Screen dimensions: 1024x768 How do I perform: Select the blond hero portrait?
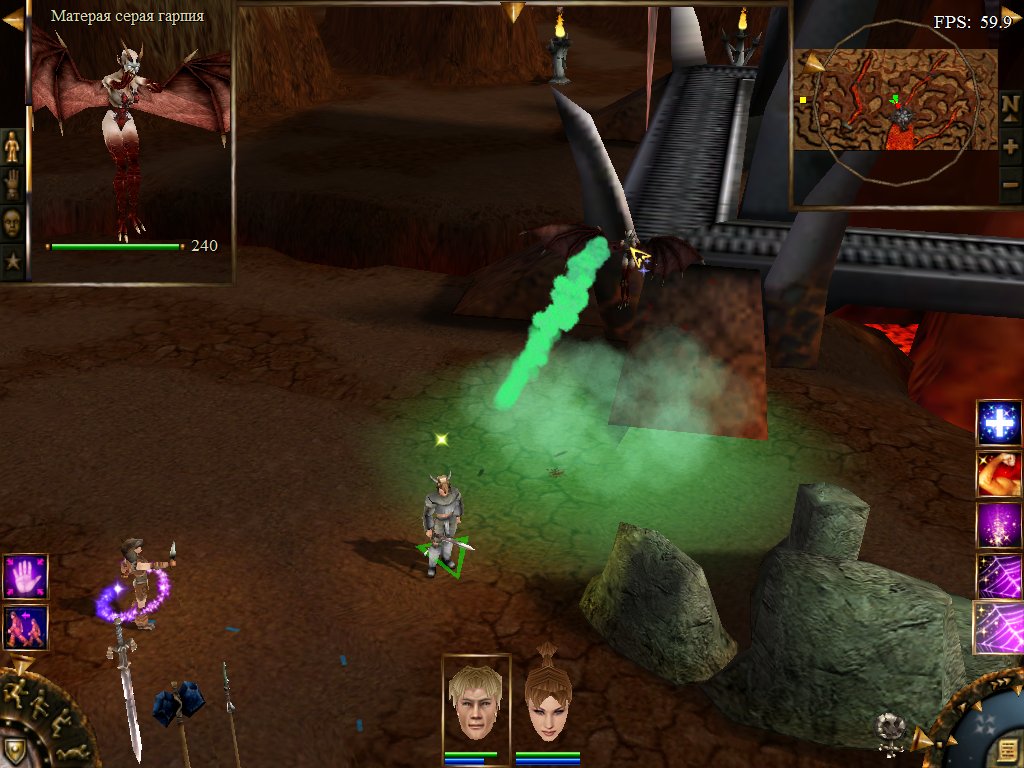(476, 701)
